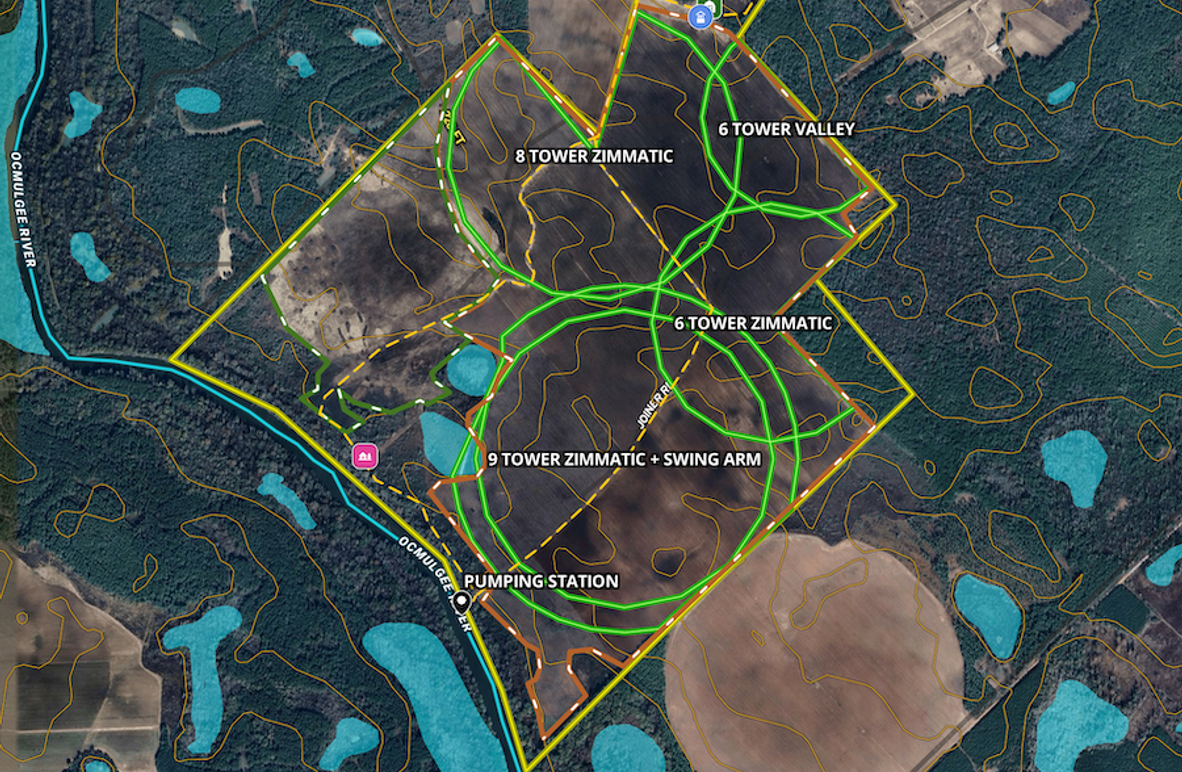
Task: Open the pink building map marker
Action: pyautogui.click(x=365, y=456)
